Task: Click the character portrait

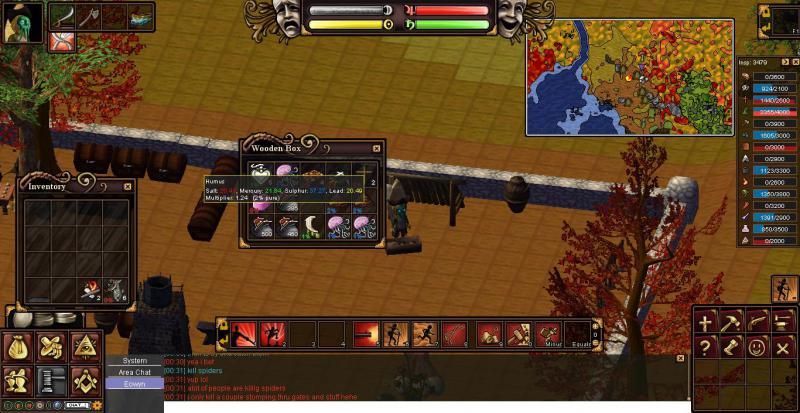Action: coord(21,22)
